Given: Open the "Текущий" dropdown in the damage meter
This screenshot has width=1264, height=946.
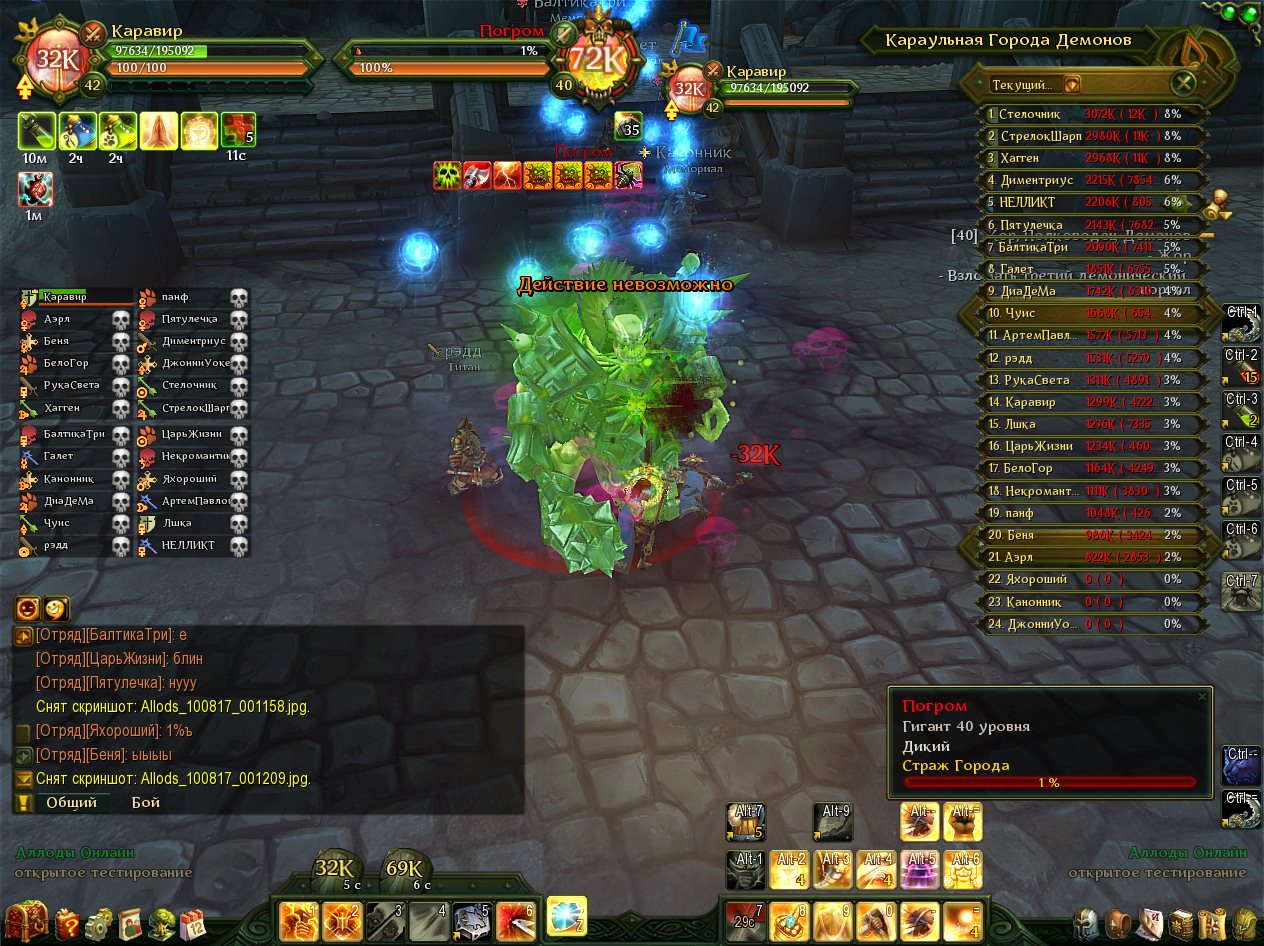Looking at the screenshot, I should tap(1071, 85).
